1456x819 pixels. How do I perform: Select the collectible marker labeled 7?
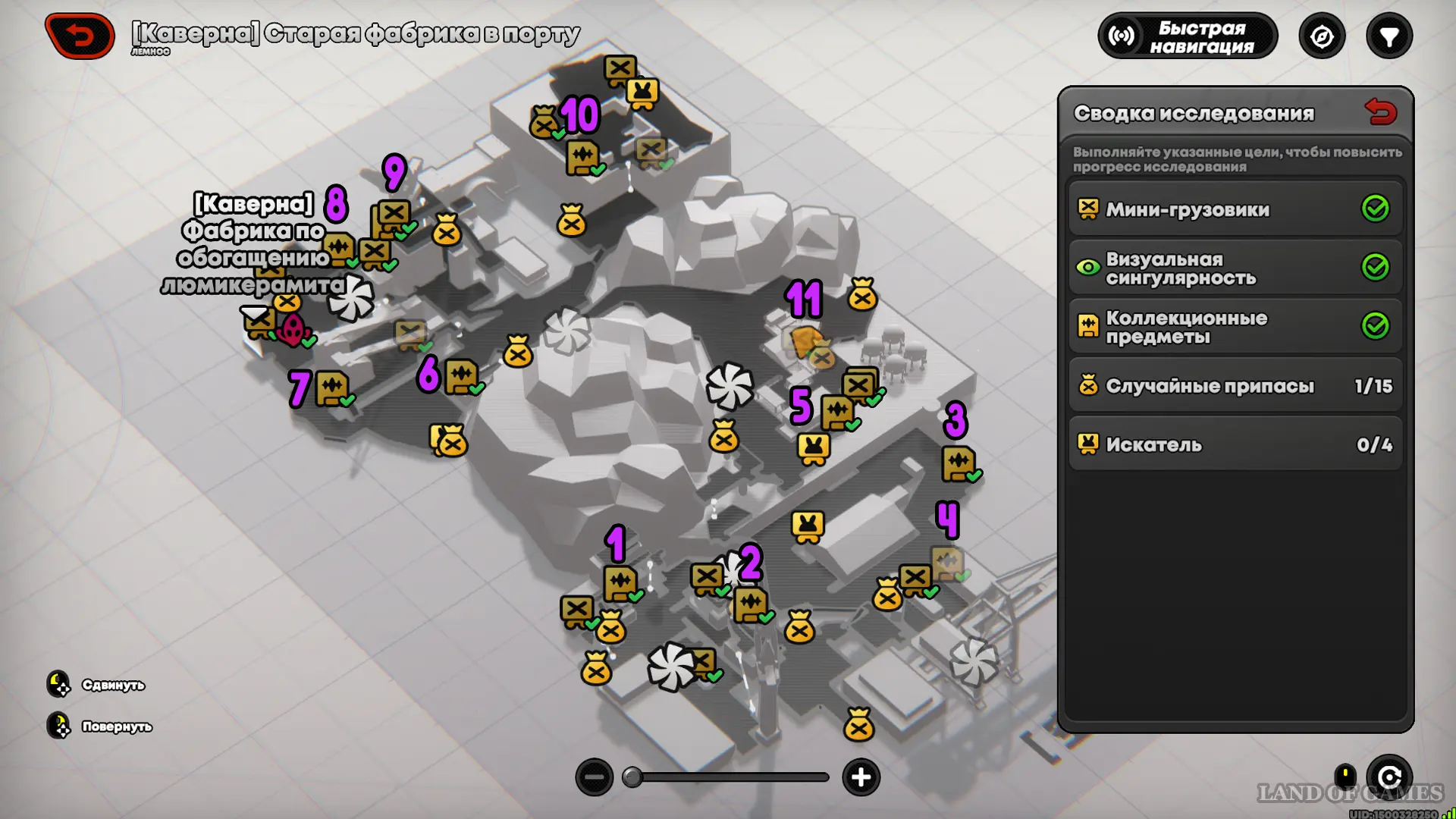pyautogui.click(x=332, y=388)
